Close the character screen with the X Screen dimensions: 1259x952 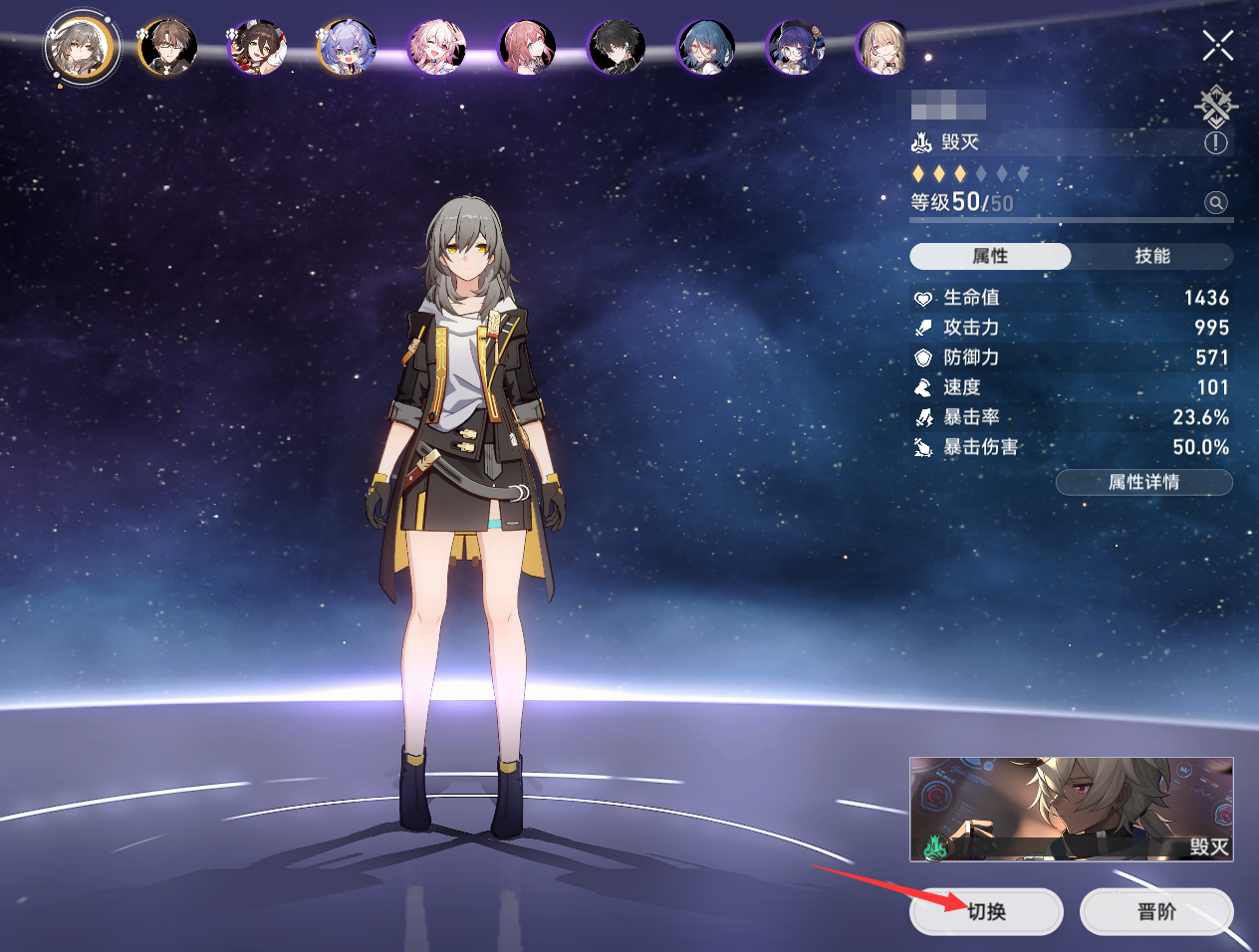click(x=1217, y=45)
